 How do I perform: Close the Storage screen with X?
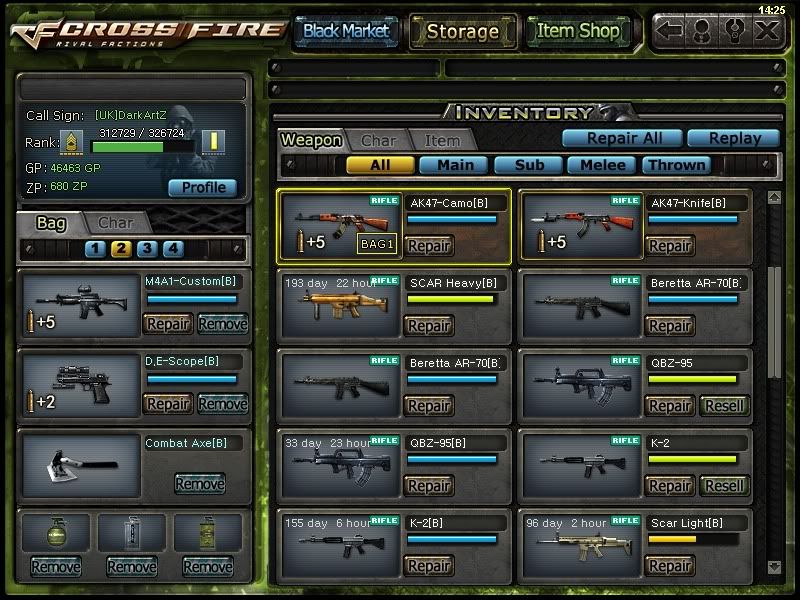coord(767,30)
